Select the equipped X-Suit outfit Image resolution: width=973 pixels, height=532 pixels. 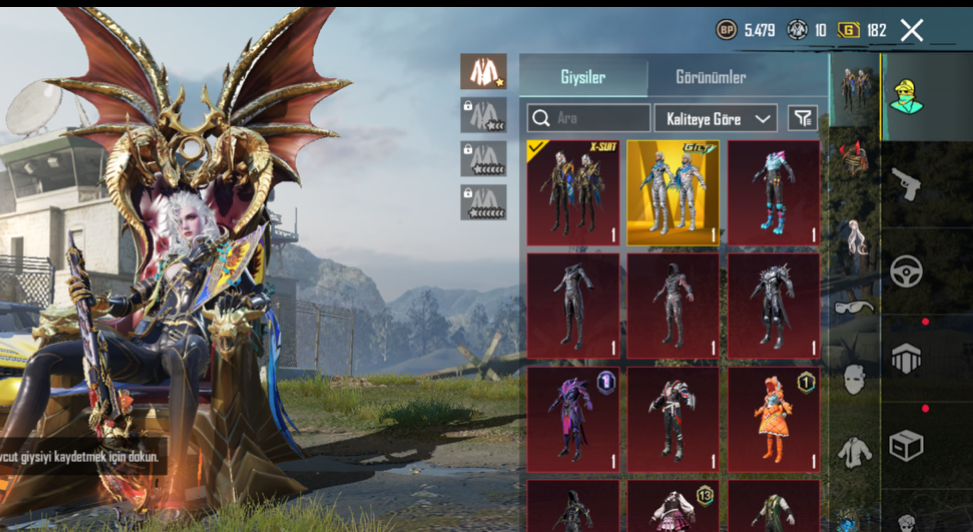[x=573, y=192]
